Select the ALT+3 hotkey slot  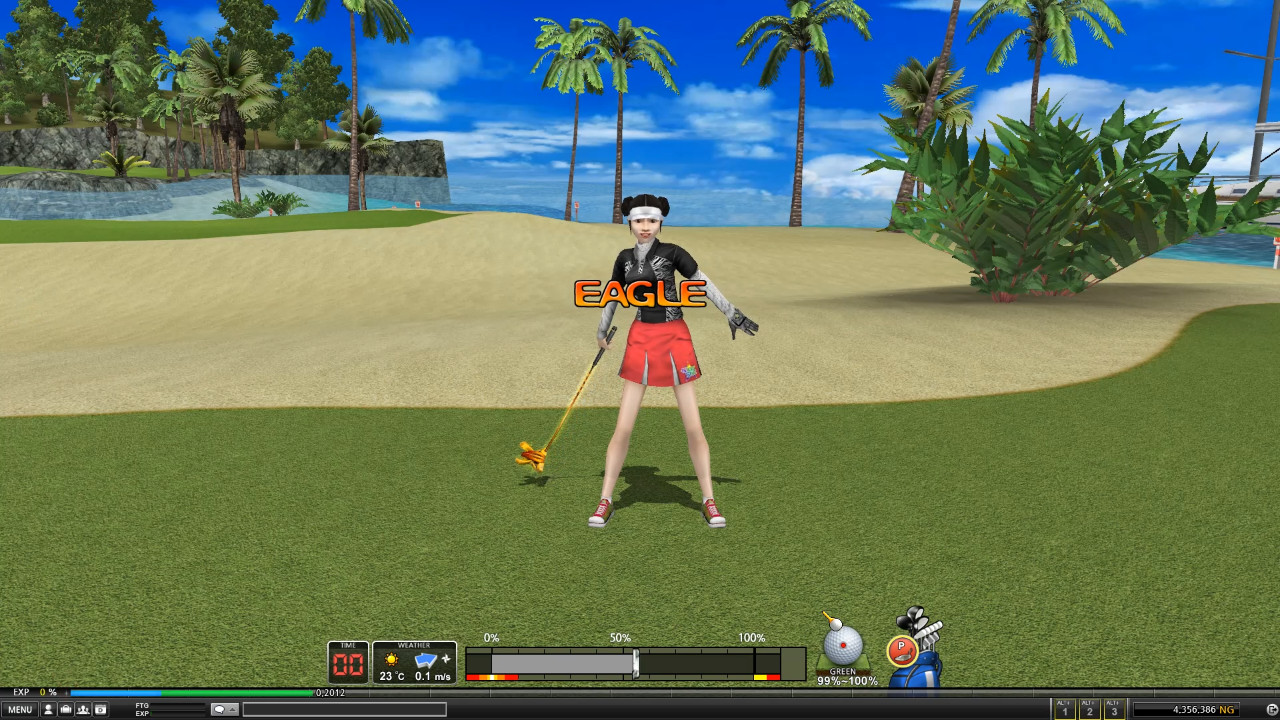tap(1116, 707)
